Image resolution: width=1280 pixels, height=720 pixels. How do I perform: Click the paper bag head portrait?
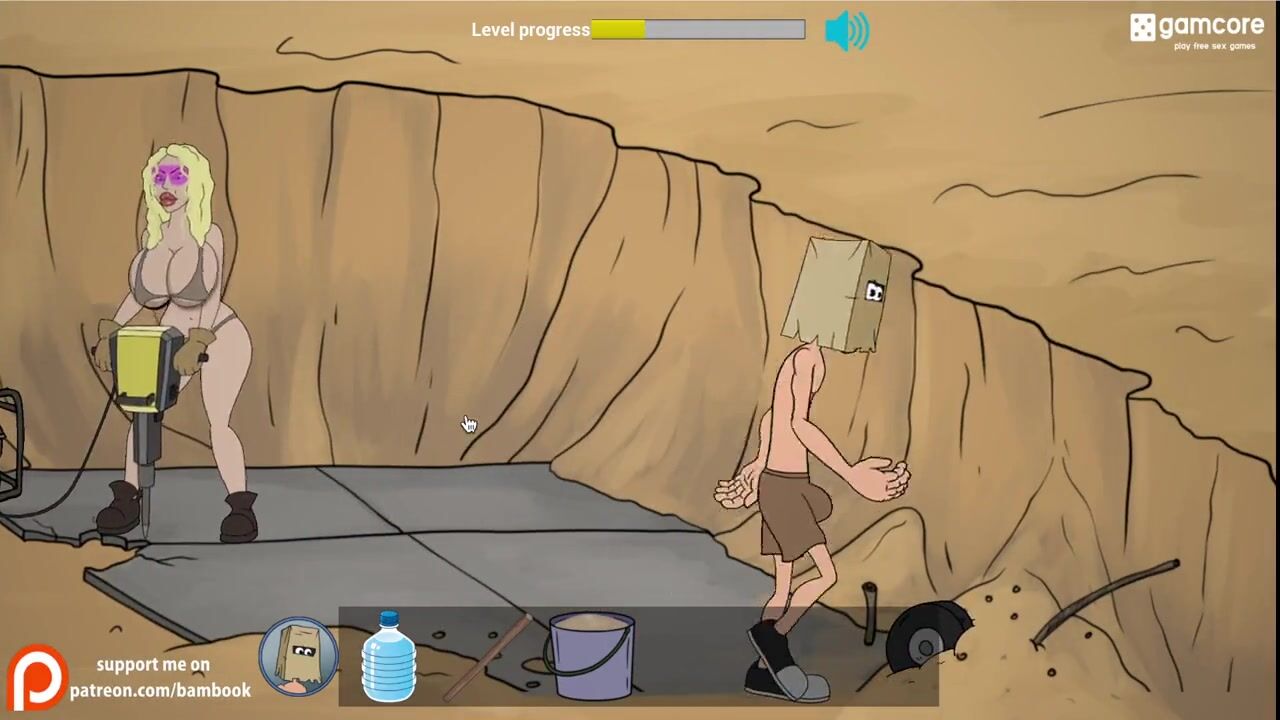pyautogui.click(x=298, y=656)
